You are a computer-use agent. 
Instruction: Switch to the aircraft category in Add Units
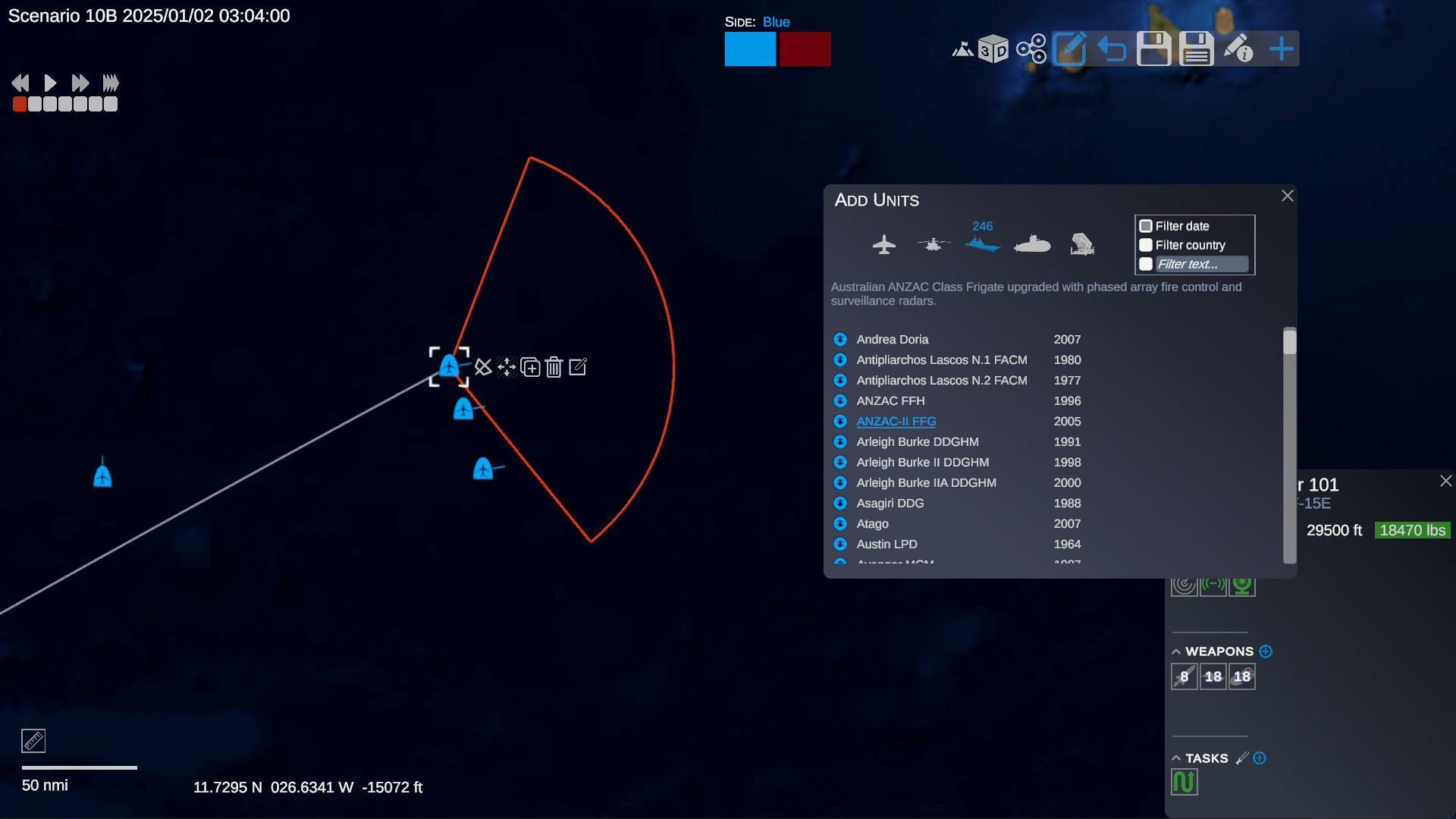click(x=884, y=243)
